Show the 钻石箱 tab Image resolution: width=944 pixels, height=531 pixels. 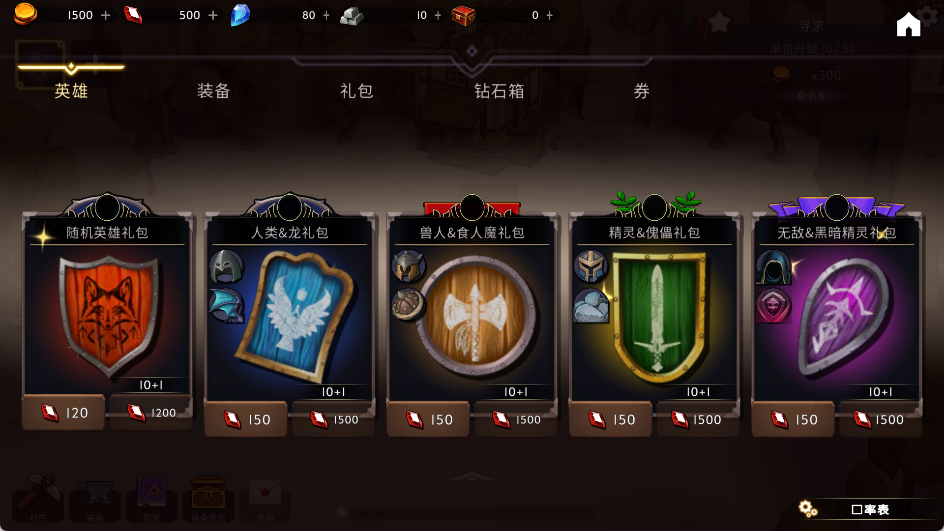[499, 91]
